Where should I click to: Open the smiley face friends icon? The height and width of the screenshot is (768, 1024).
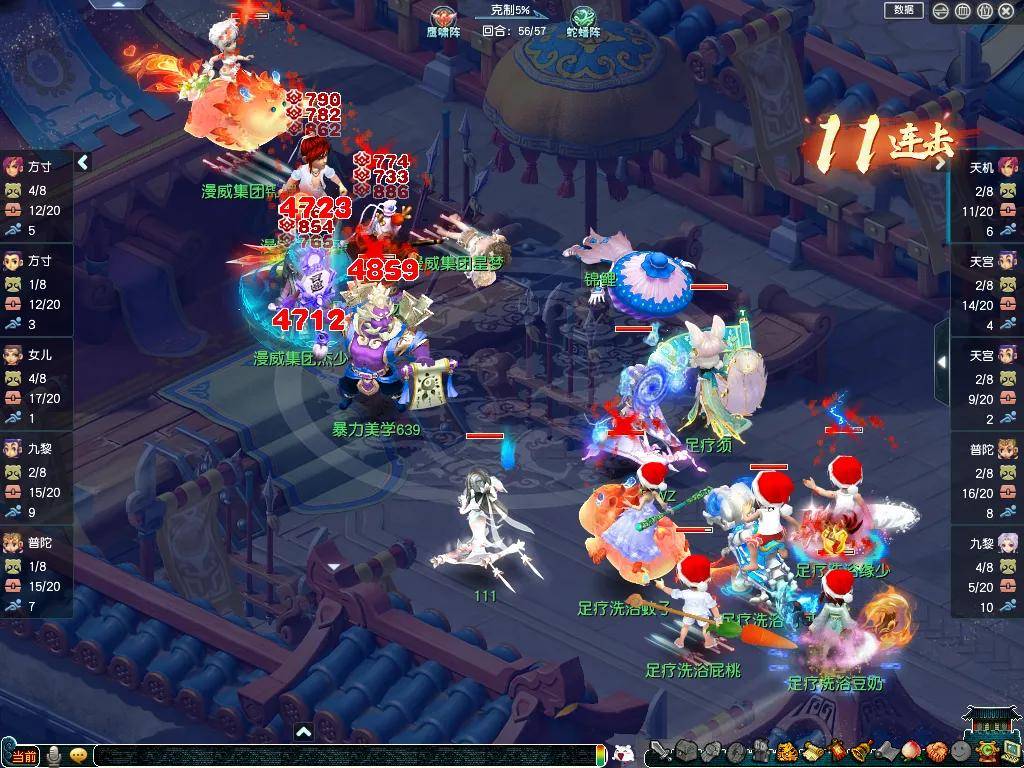[x=960, y=752]
